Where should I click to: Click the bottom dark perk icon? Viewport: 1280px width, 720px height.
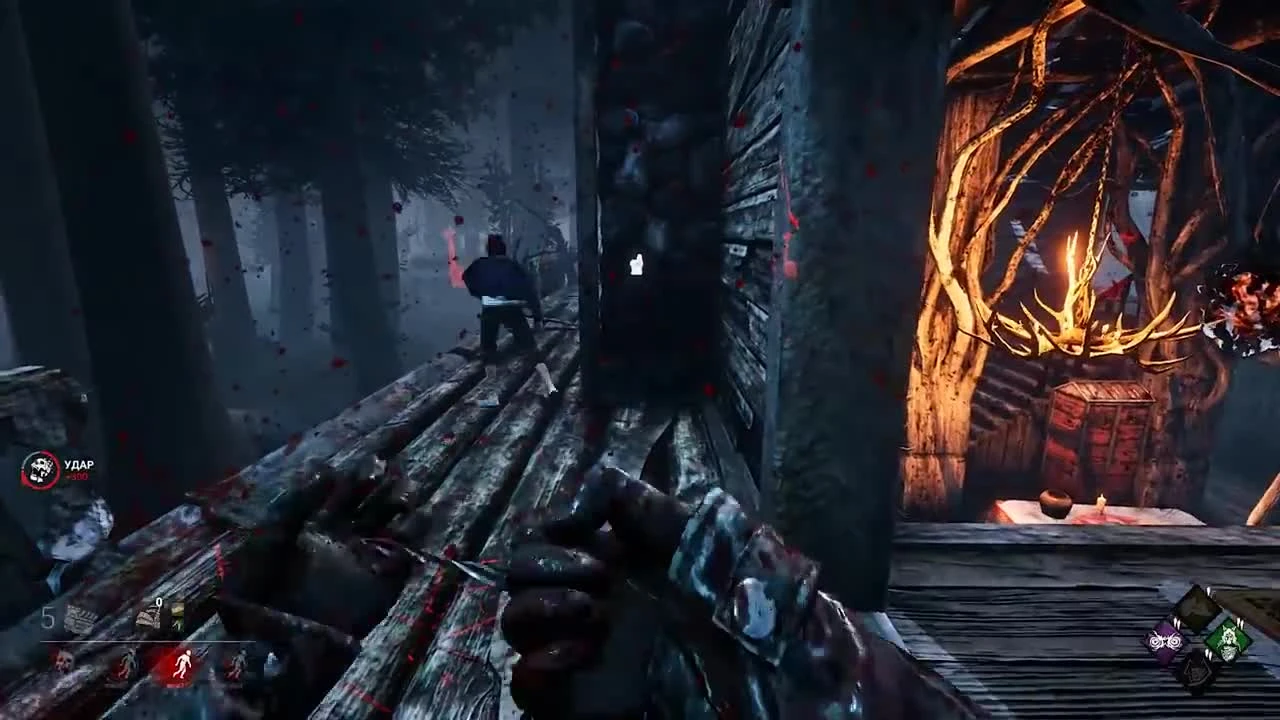coord(1196,672)
